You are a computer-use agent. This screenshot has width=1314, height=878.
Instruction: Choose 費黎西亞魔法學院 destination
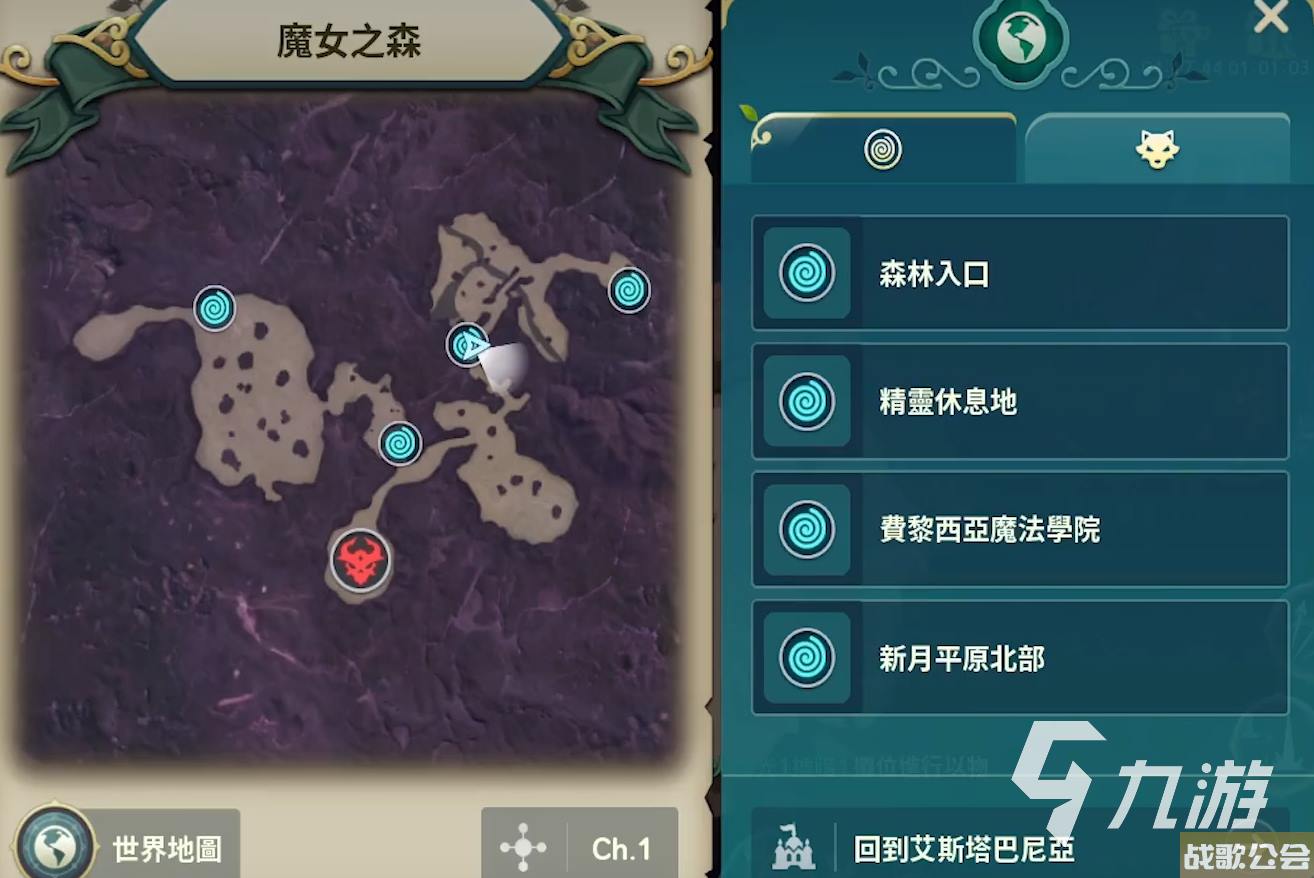1018,531
